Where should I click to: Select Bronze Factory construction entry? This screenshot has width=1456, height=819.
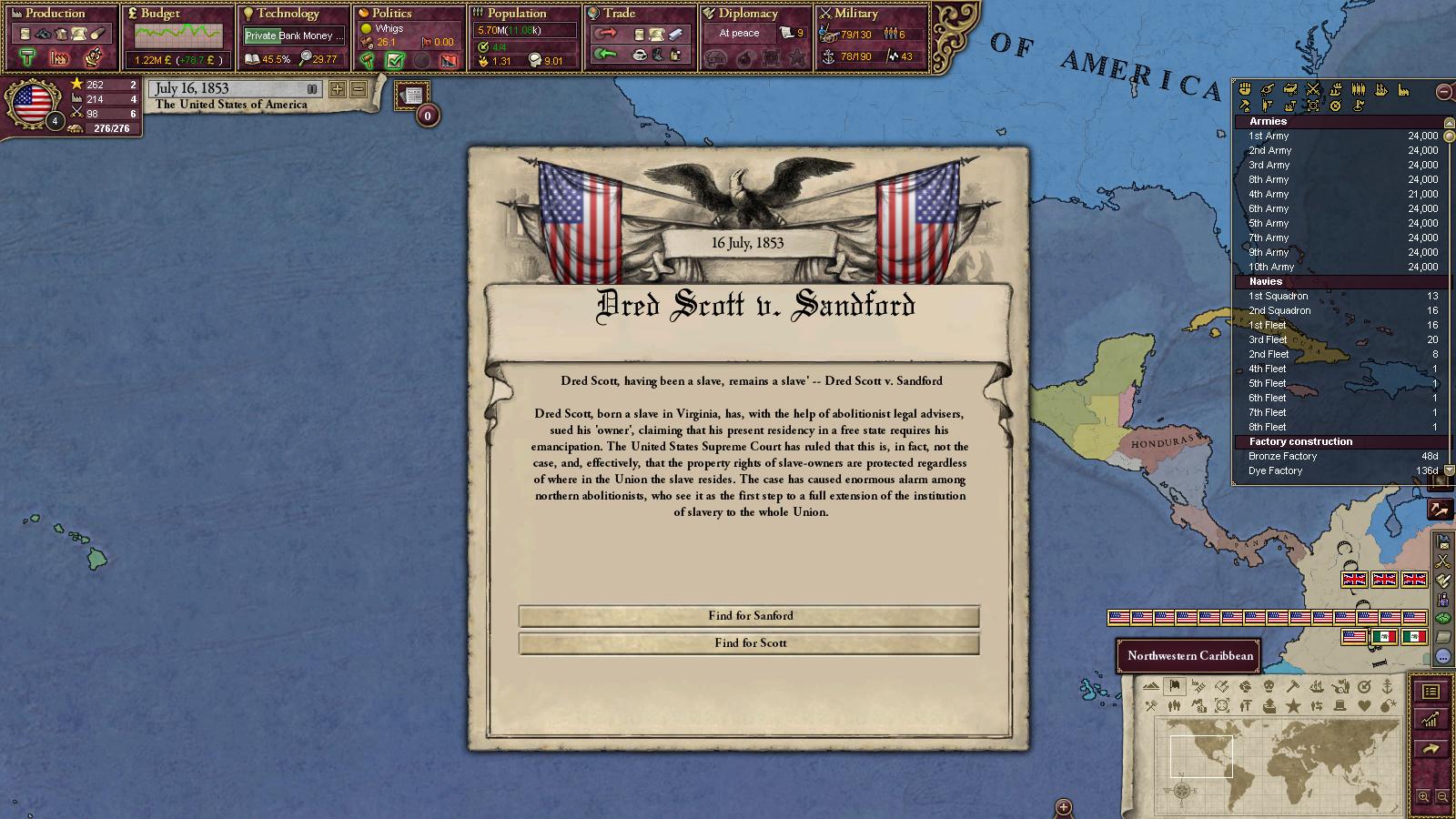pyautogui.click(x=1282, y=456)
